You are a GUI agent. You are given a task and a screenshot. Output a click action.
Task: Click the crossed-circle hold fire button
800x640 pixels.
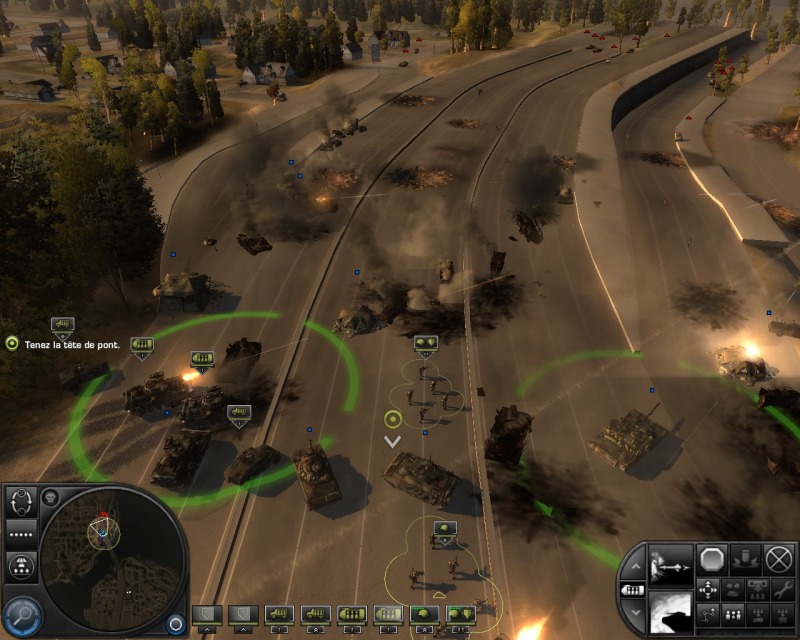click(779, 558)
